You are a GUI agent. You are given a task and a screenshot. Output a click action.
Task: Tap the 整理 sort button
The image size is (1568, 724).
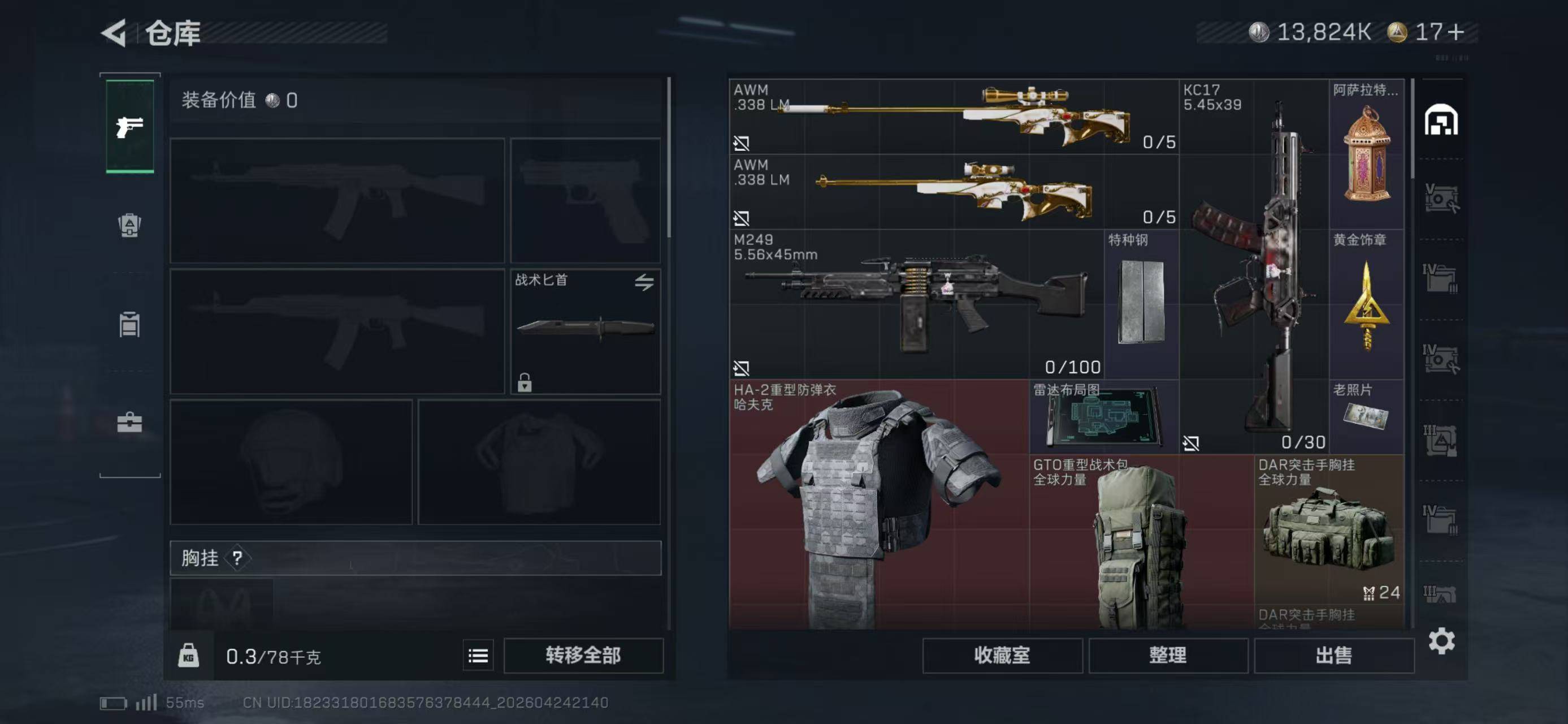coord(1167,655)
